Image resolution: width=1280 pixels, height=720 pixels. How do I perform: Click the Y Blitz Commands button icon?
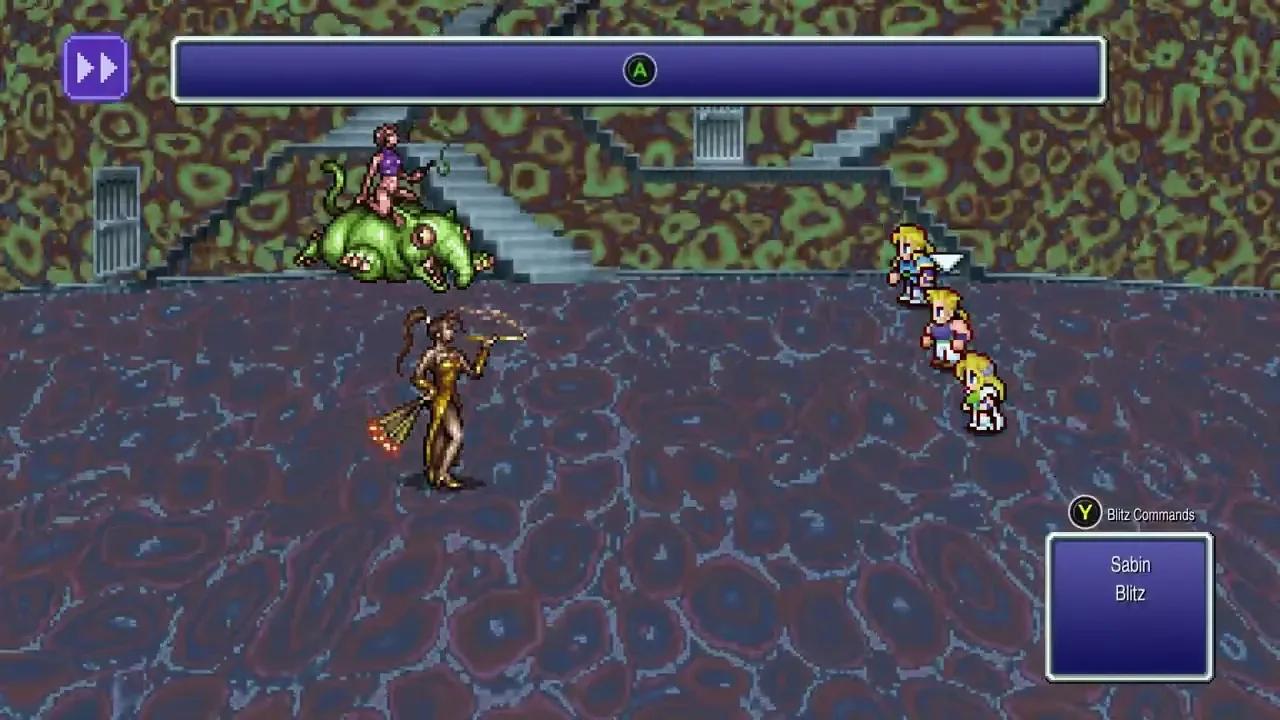click(x=1083, y=514)
